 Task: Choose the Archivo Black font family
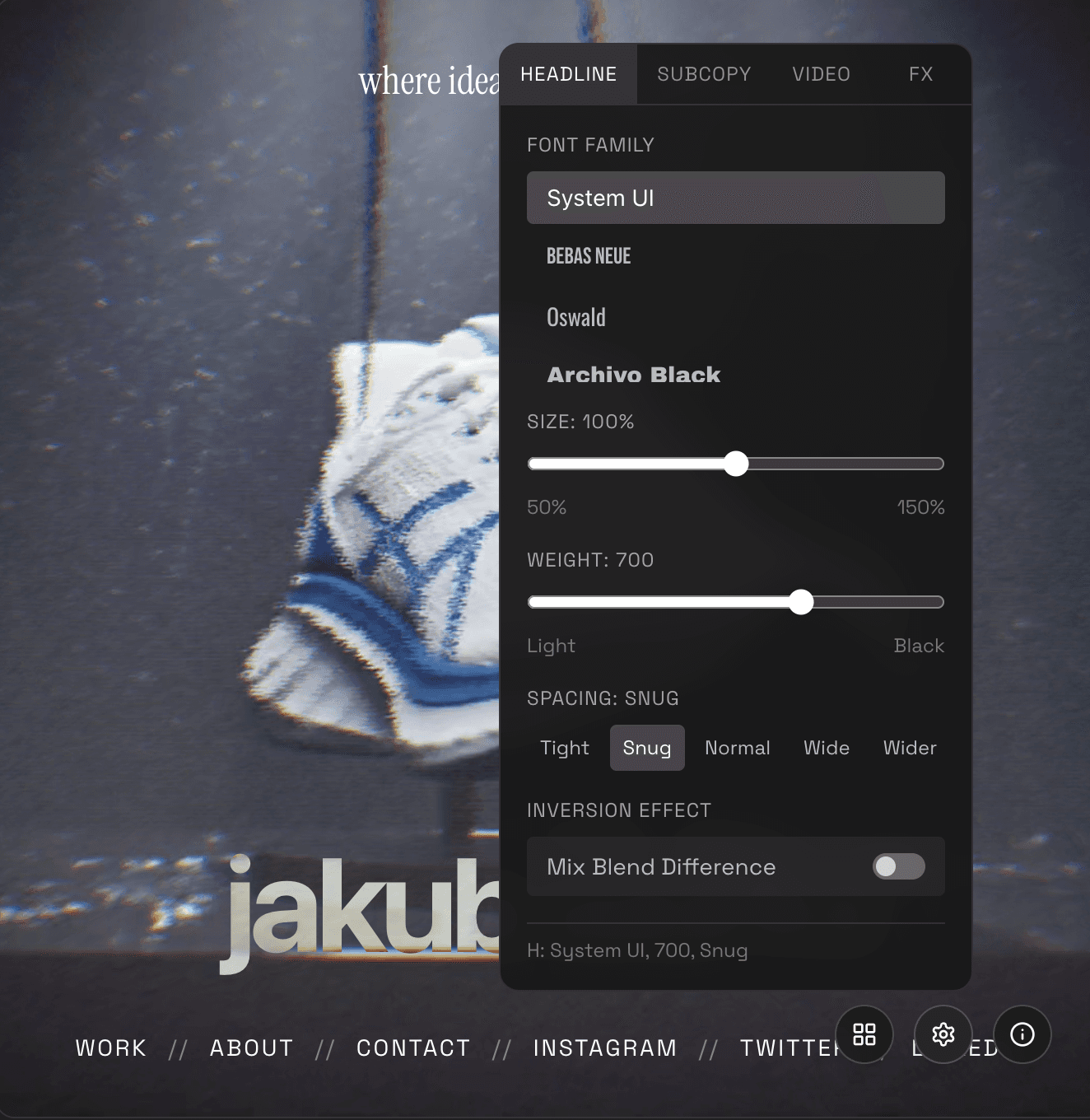point(634,375)
